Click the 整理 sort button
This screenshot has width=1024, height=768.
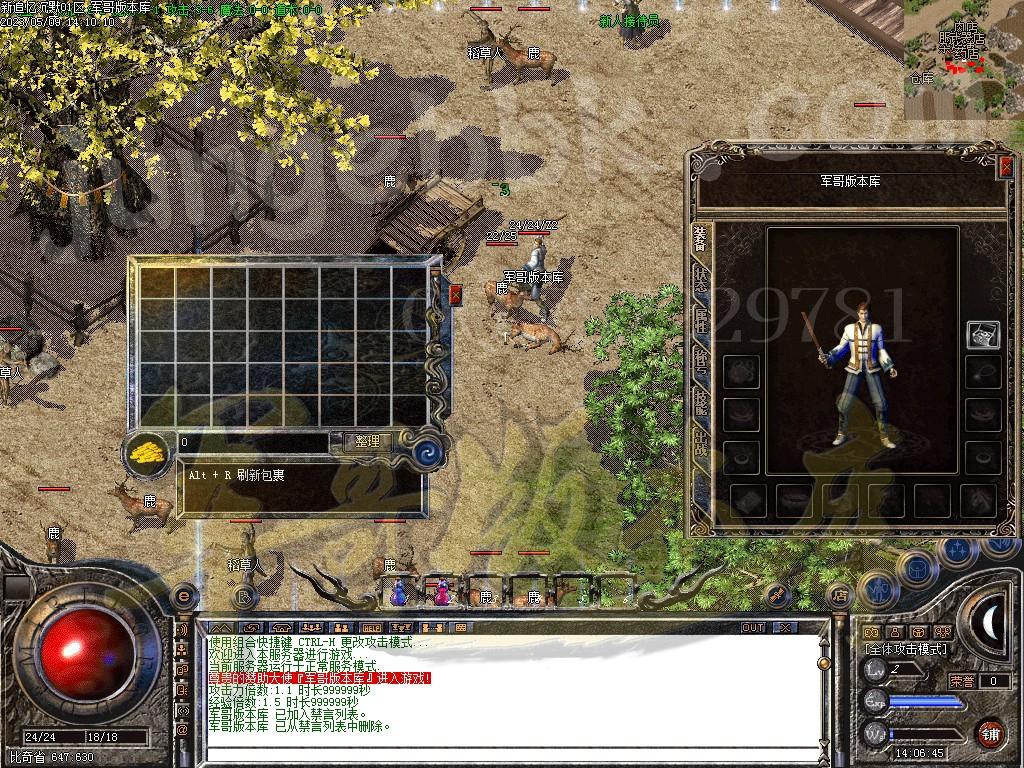pyautogui.click(x=367, y=441)
